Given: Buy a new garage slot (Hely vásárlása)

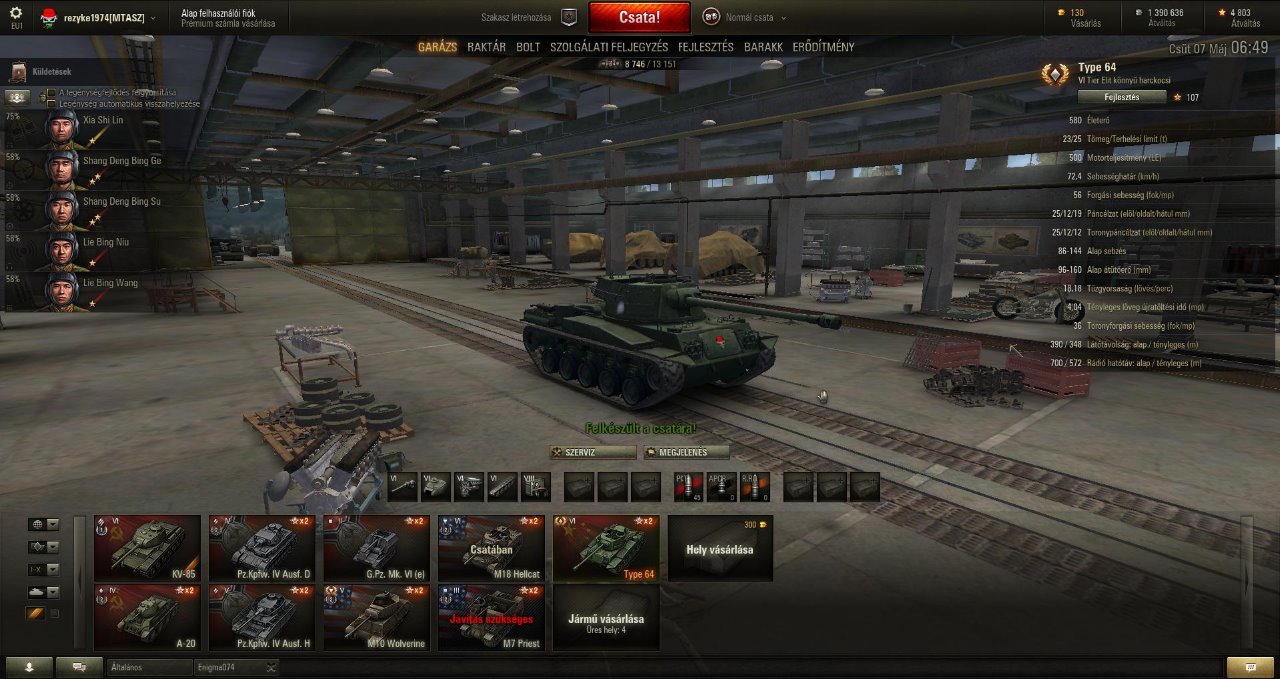Looking at the screenshot, I should tap(720, 548).
